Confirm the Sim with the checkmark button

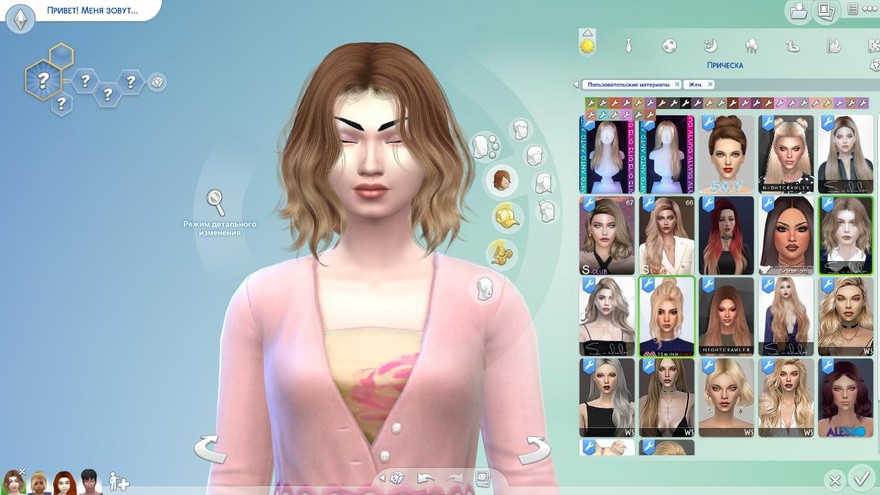point(858,478)
